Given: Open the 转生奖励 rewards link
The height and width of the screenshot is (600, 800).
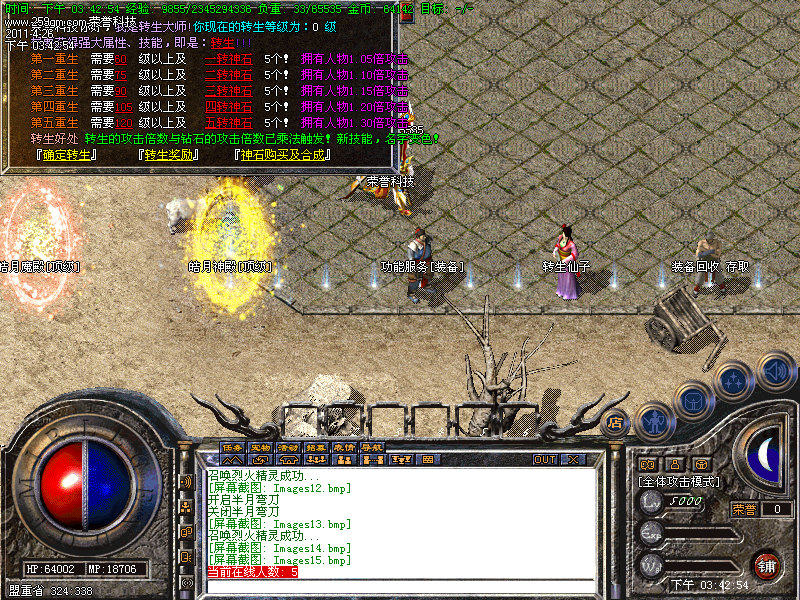Looking at the screenshot, I should coord(168,155).
